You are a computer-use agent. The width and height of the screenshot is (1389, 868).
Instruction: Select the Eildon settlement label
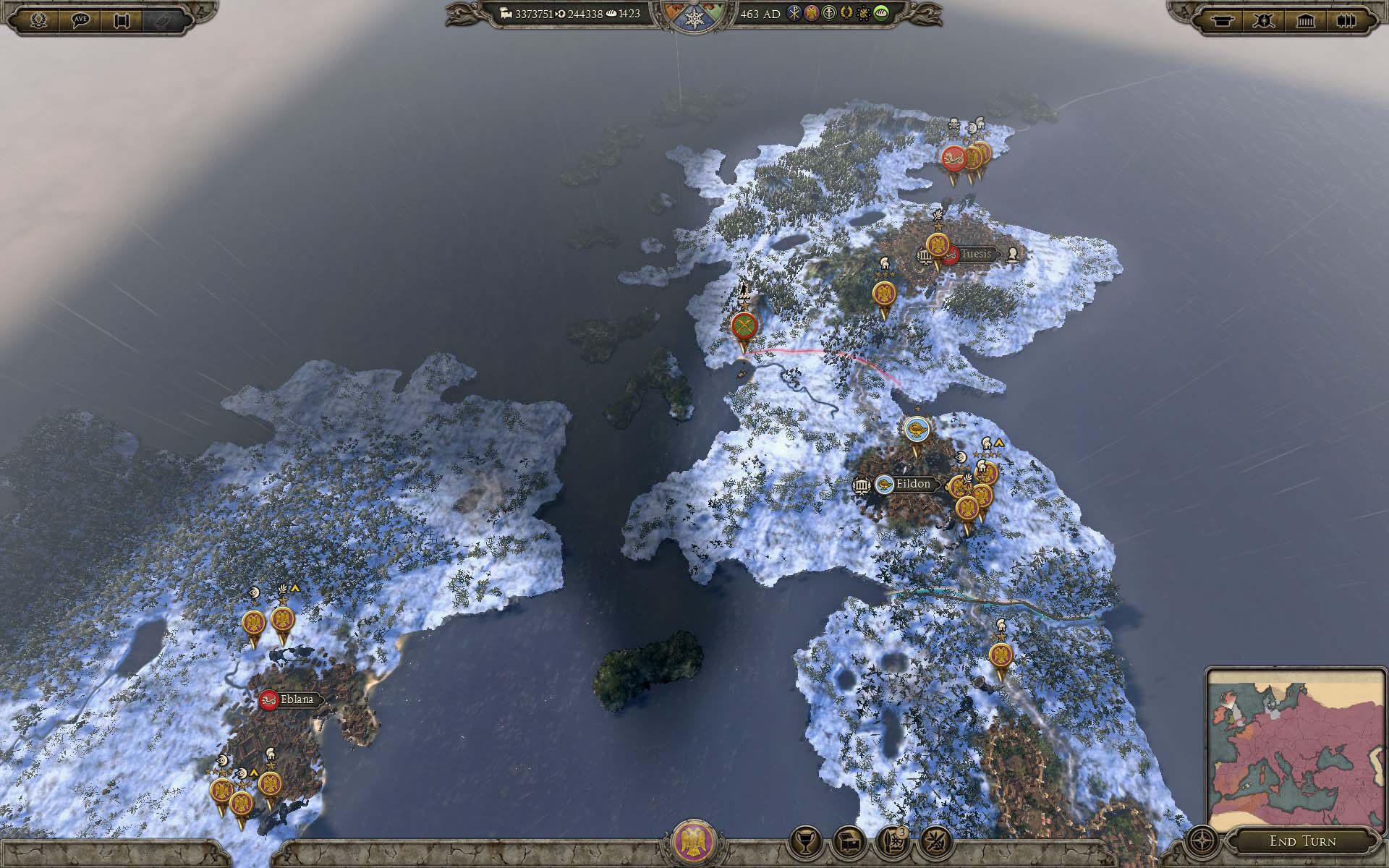pos(912,484)
